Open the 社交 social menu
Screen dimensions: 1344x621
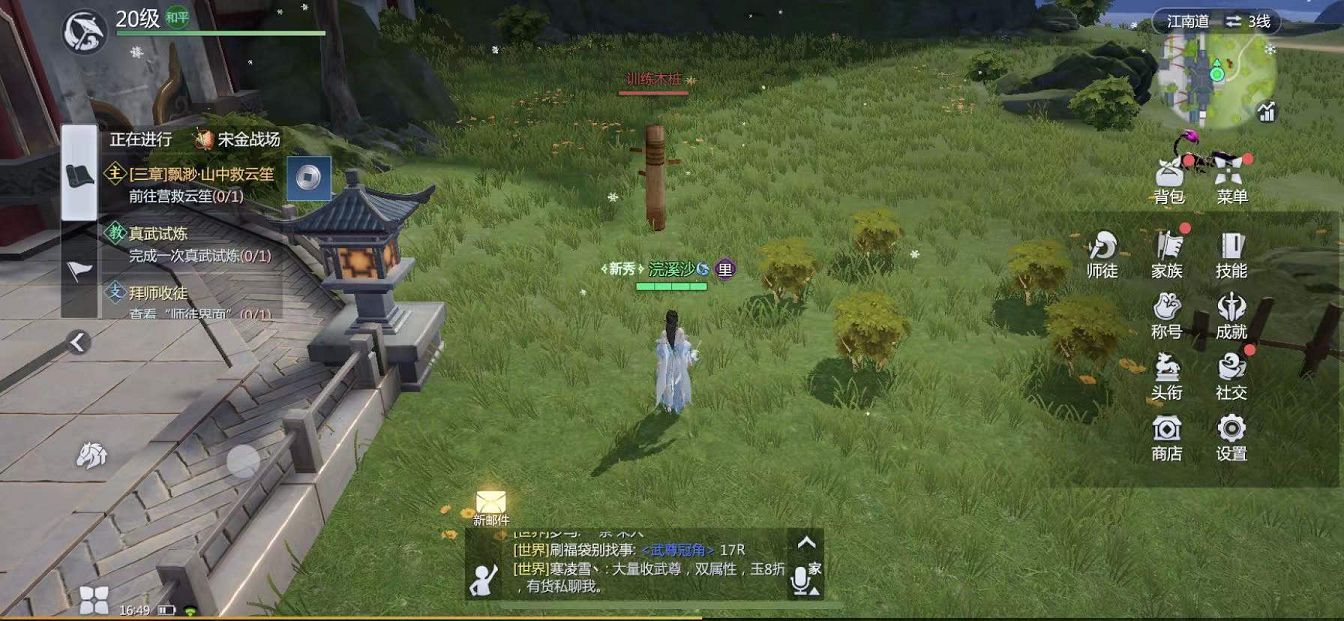pos(1231,375)
